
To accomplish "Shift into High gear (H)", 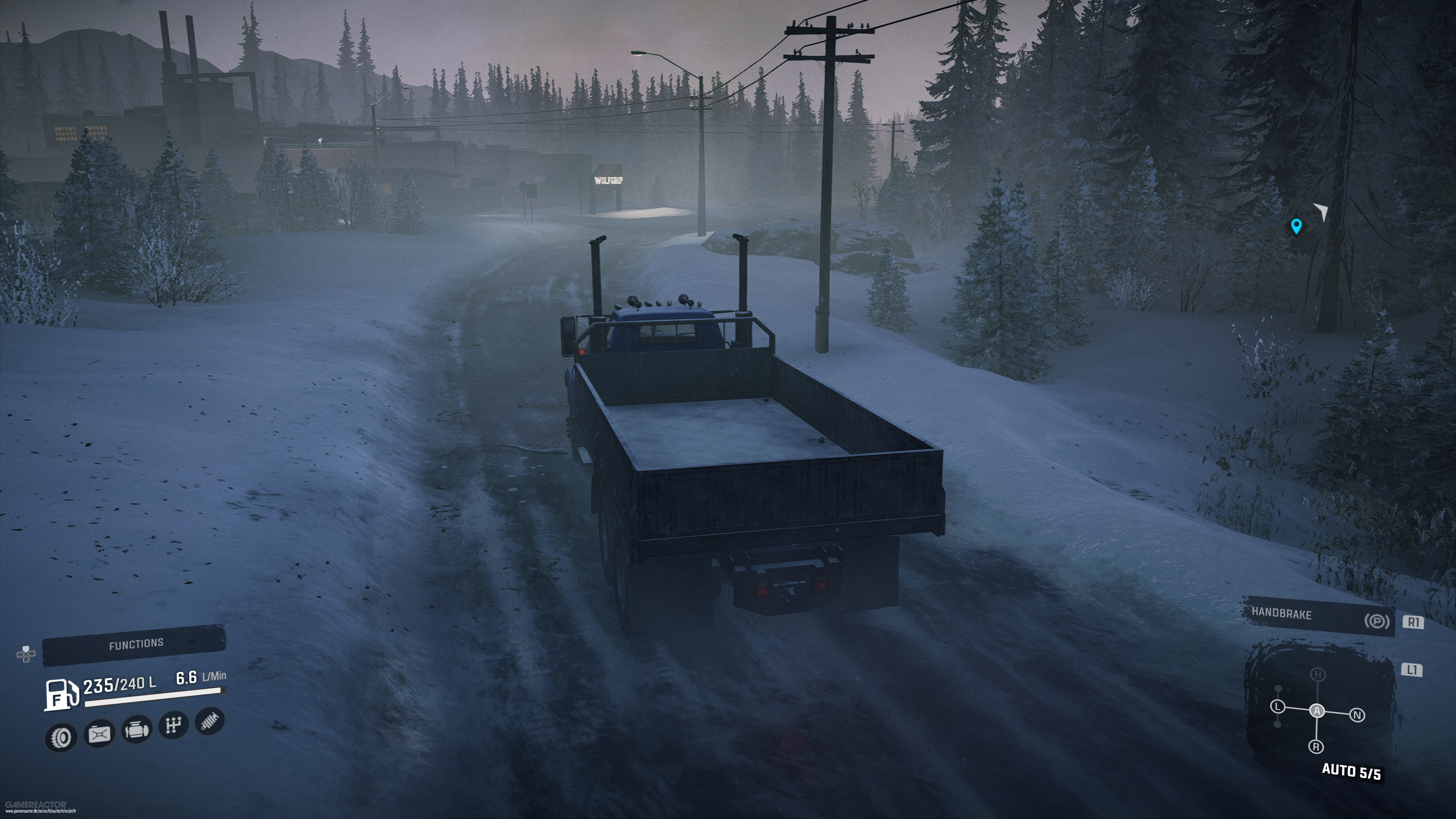I will click(x=1318, y=674).
